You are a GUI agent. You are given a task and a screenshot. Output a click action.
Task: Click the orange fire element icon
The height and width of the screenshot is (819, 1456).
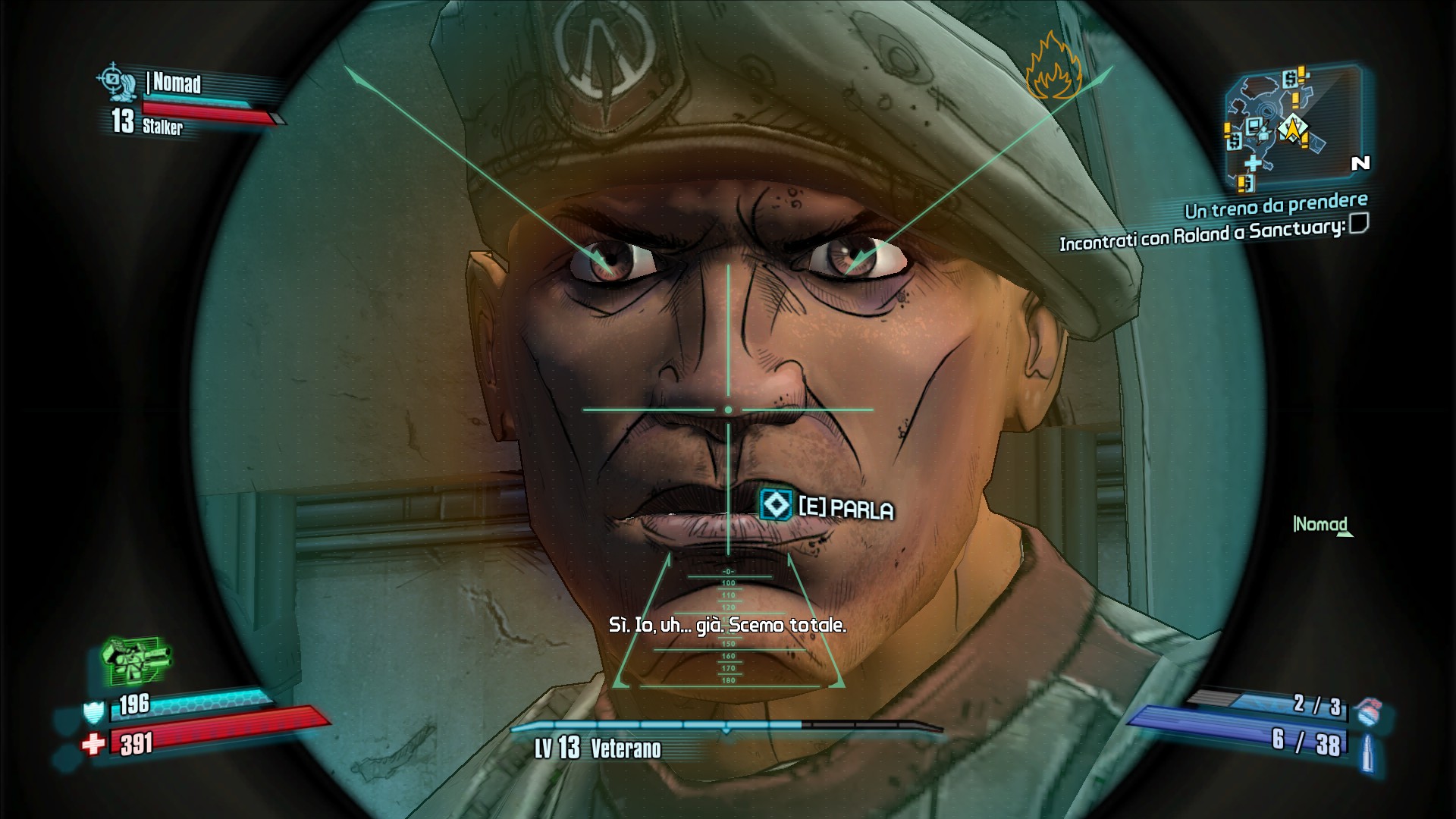(x=1052, y=68)
